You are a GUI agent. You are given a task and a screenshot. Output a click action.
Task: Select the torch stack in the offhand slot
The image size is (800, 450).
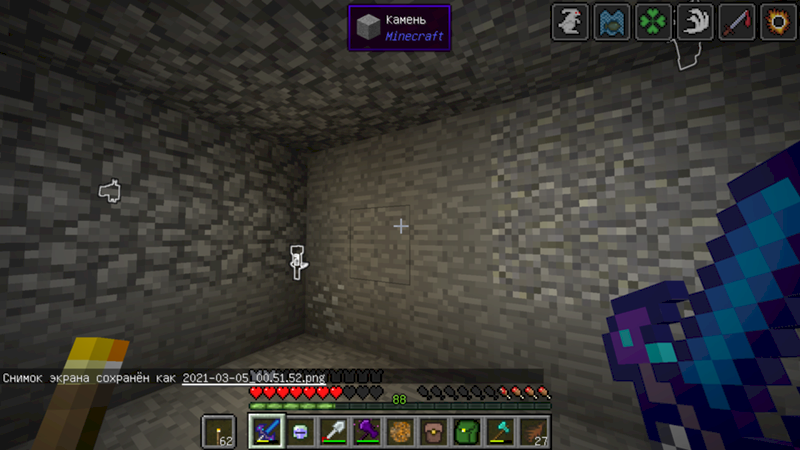(x=218, y=431)
